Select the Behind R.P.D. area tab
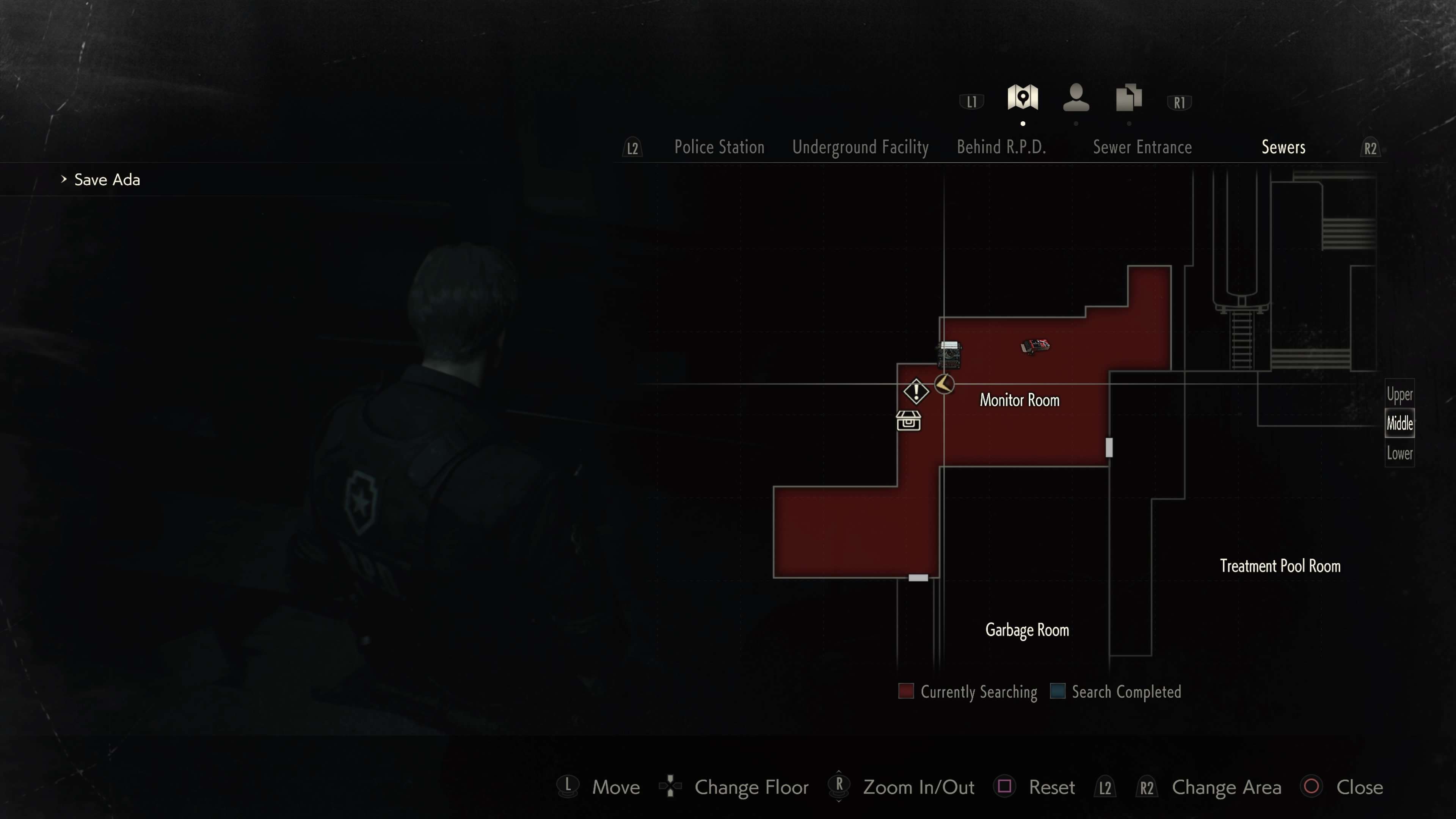Image resolution: width=1456 pixels, height=819 pixels. (x=1001, y=147)
